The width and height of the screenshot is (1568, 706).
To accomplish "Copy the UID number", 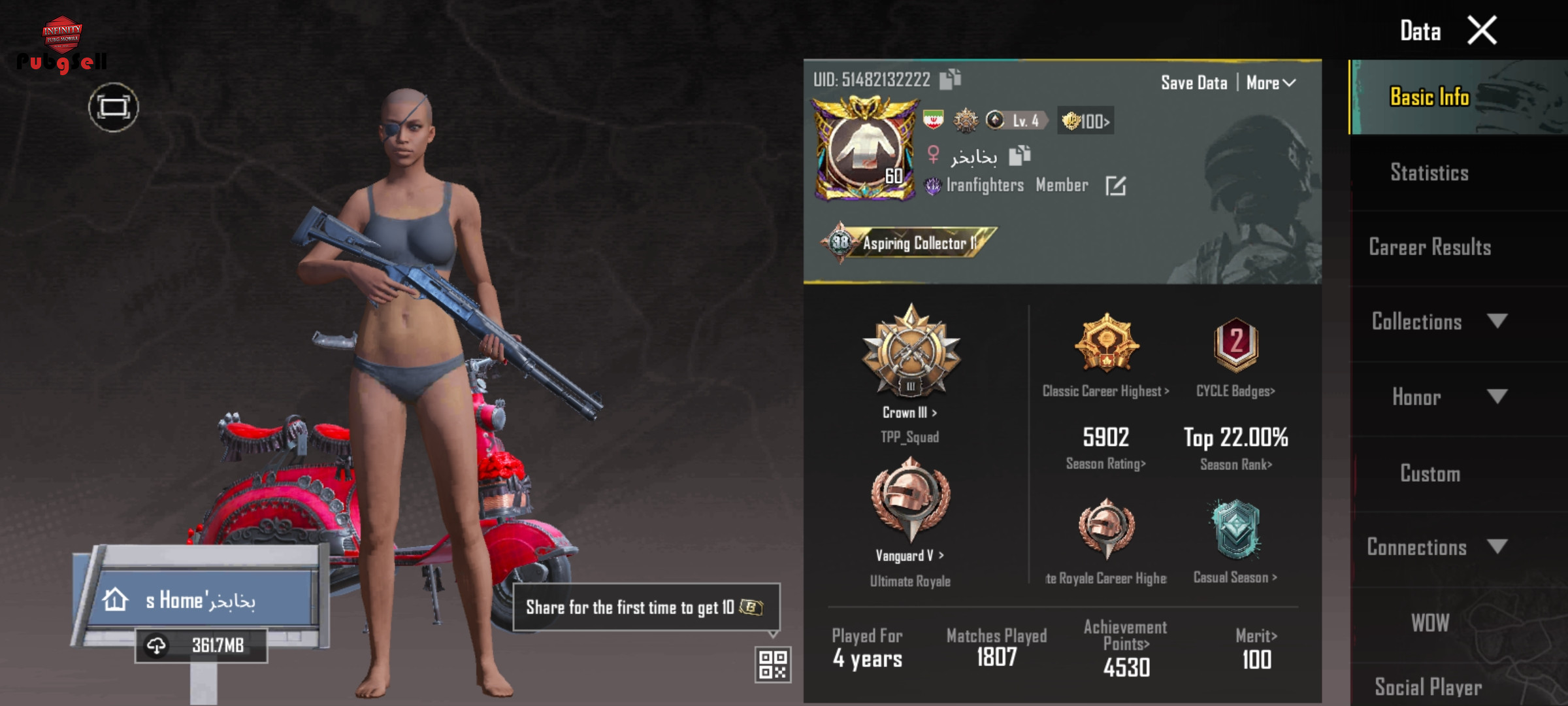I will click(x=950, y=79).
